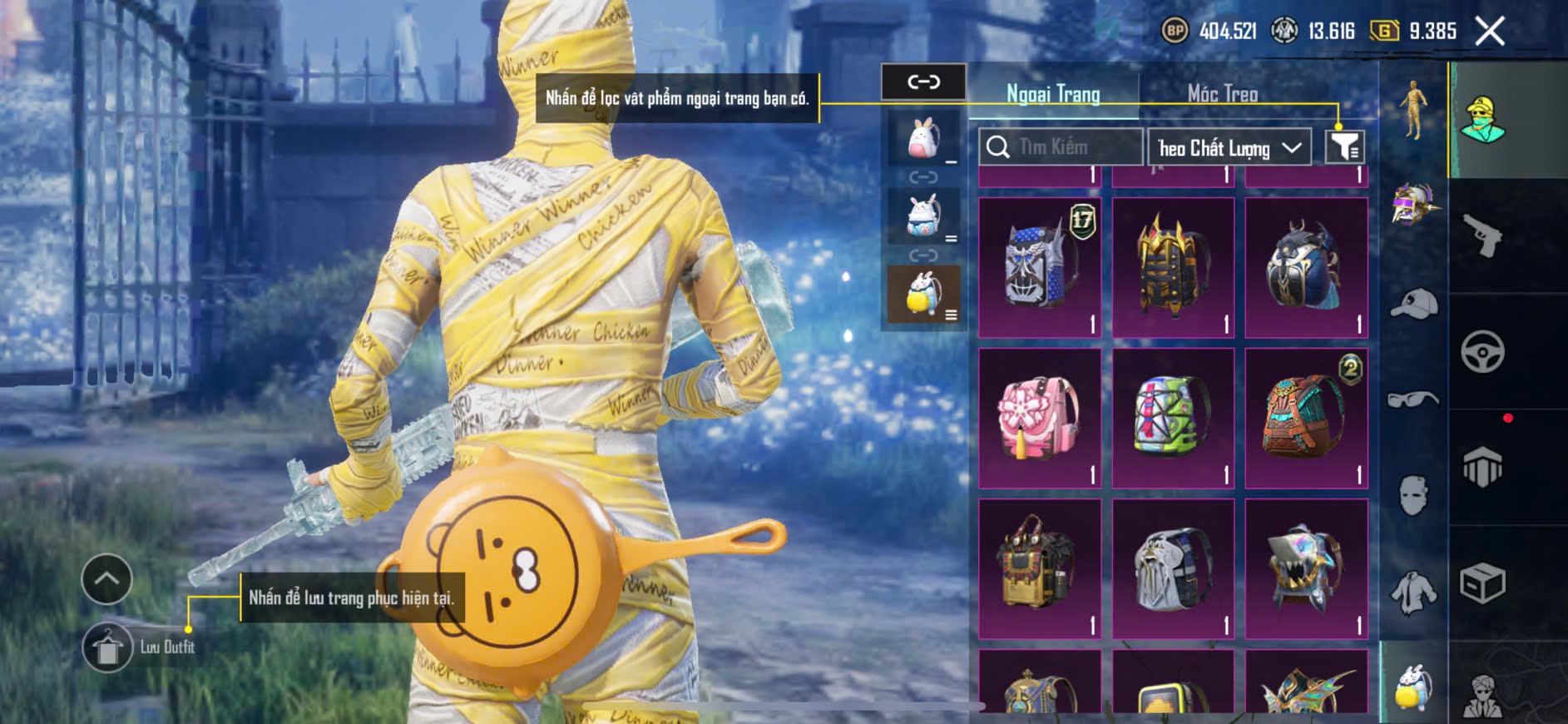The image size is (1568, 724).
Task: Select the pink cherry blossom backpack
Action: [x=1040, y=418]
